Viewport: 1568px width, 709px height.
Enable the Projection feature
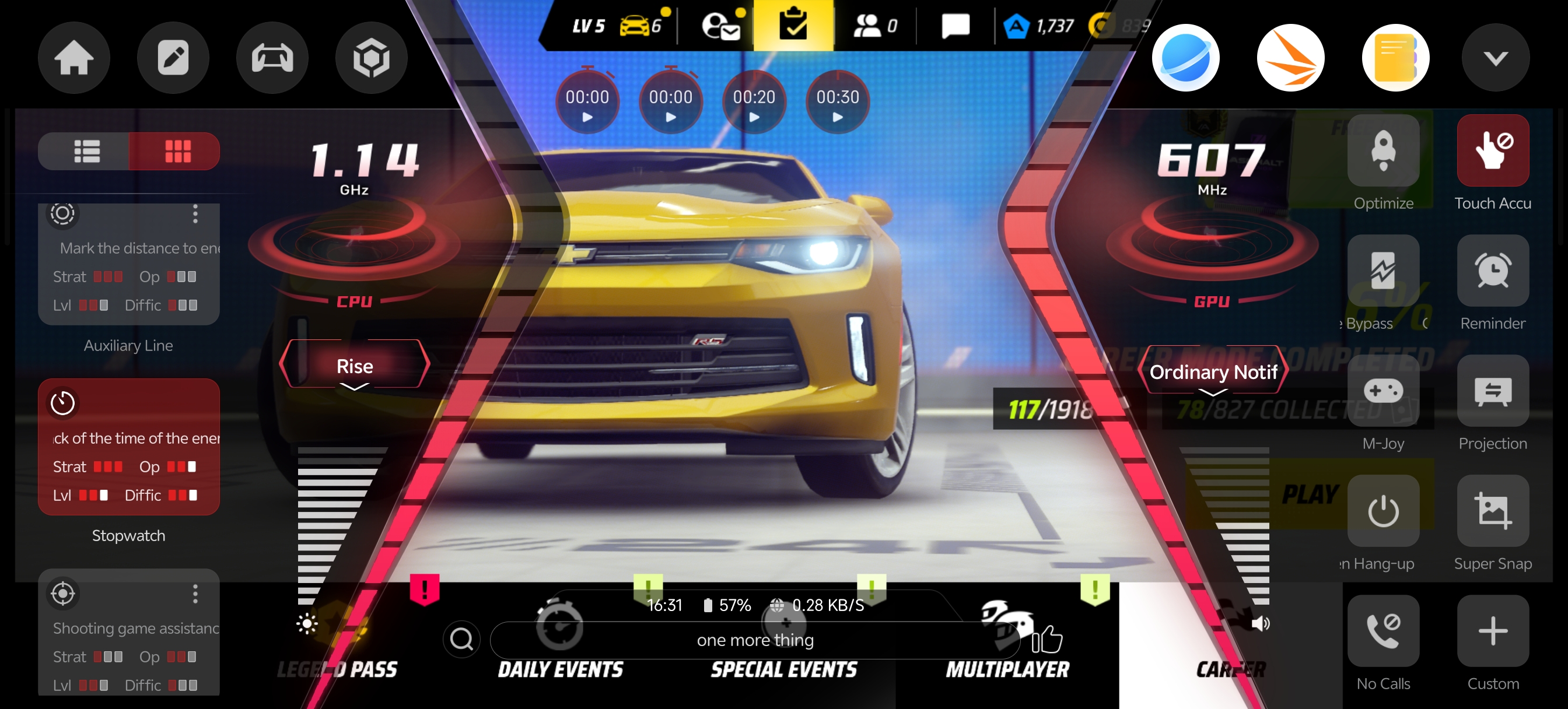pyautogui.click(x=1493, y=391)
